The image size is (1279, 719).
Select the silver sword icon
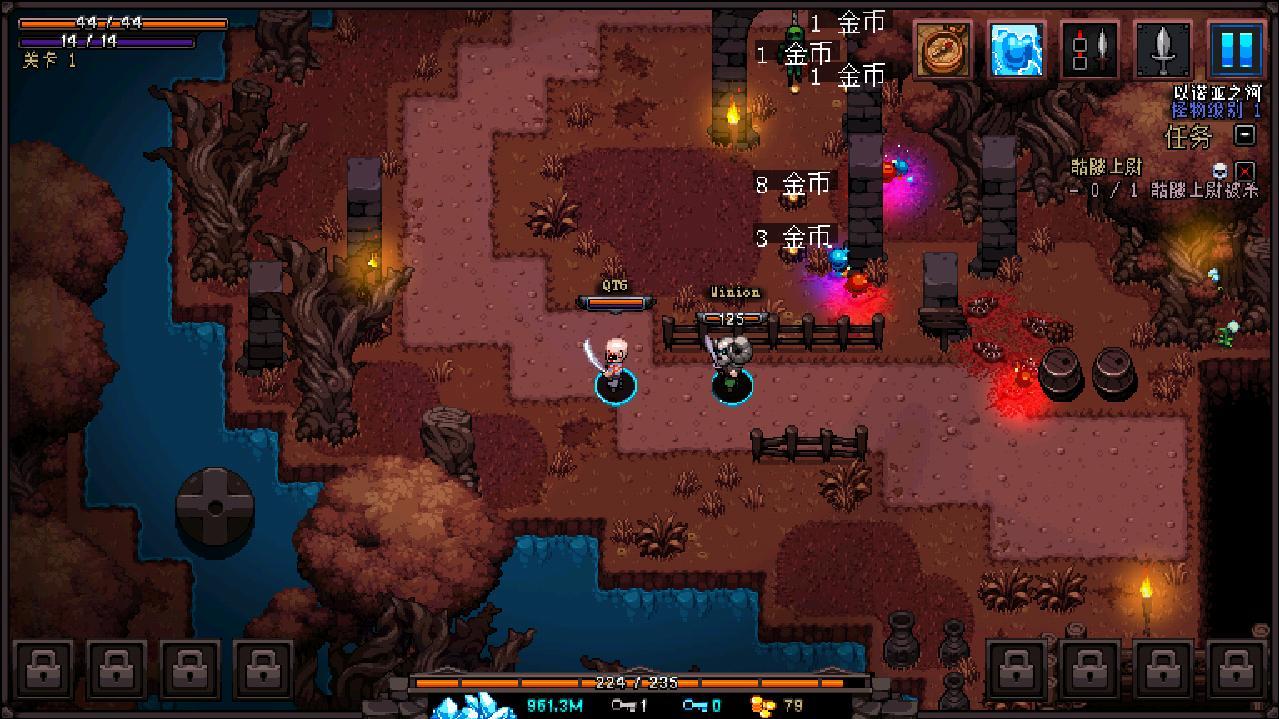1163,49
